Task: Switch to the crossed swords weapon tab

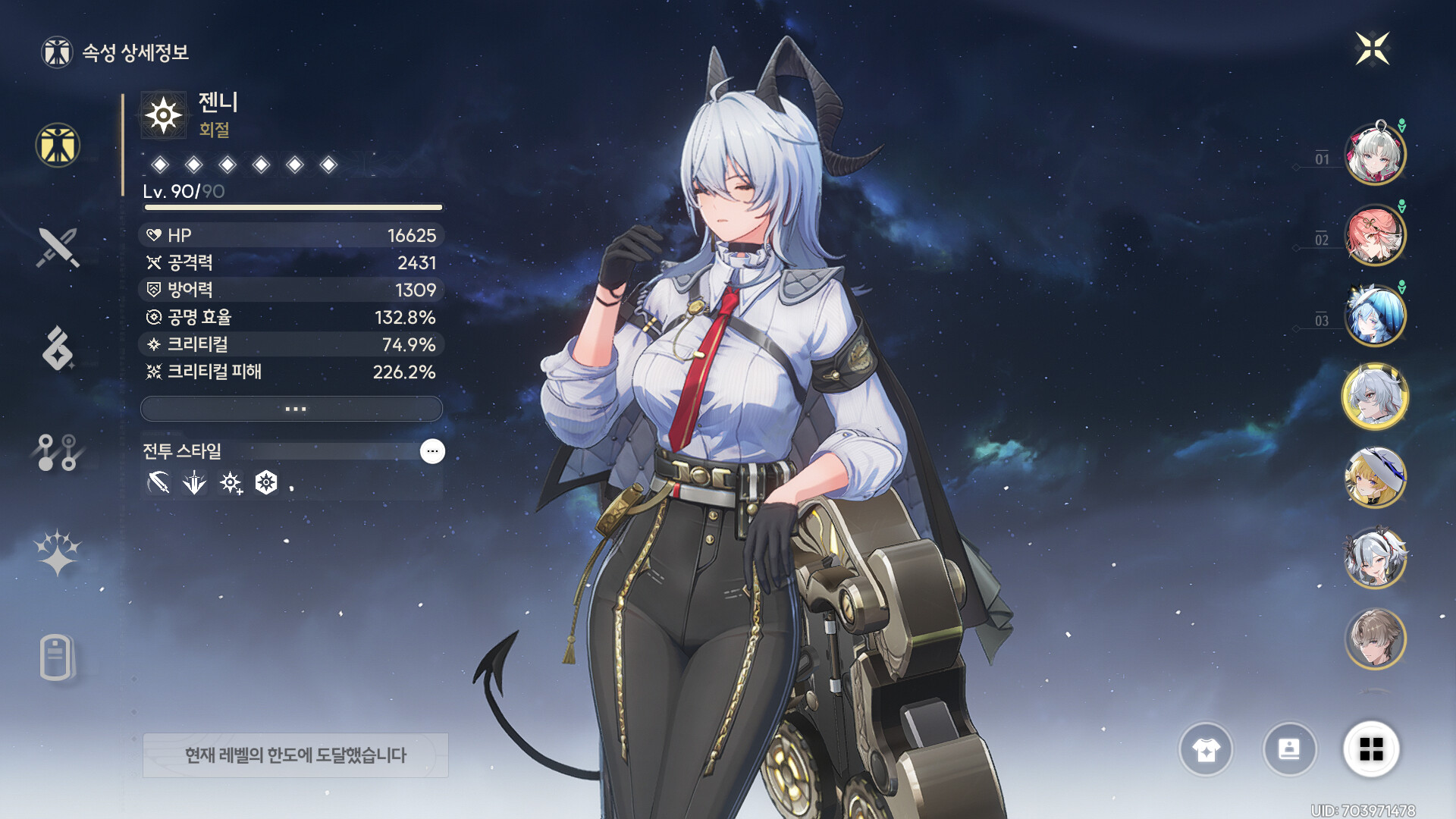Action: click(x=58, y=247)
